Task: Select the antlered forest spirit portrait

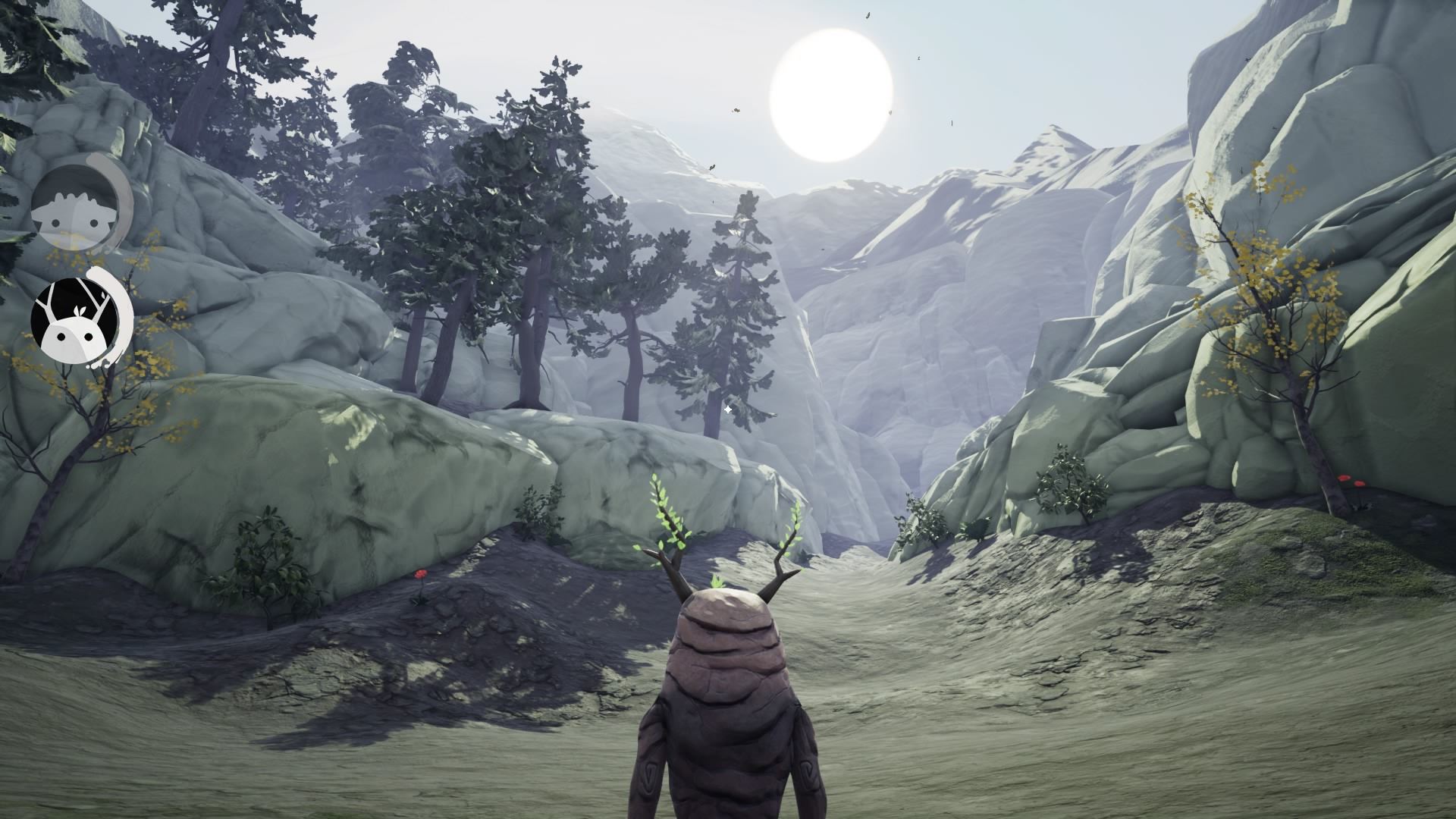Action: [77, 318]
